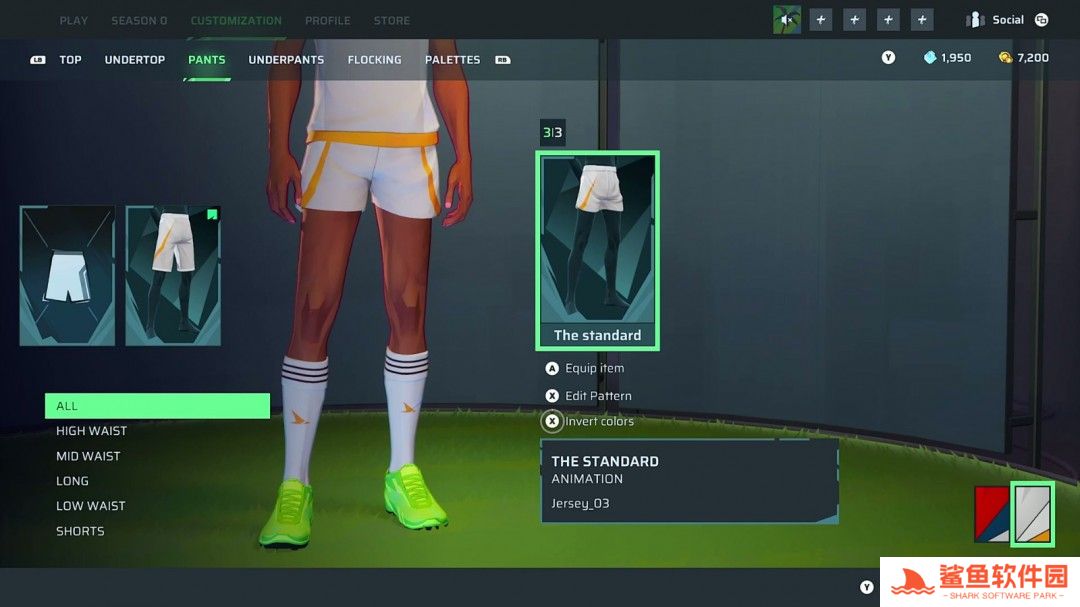The height and width of the screenshot is (607, 1080).
Task: Switch to the Profile tab
Action: 327,20
